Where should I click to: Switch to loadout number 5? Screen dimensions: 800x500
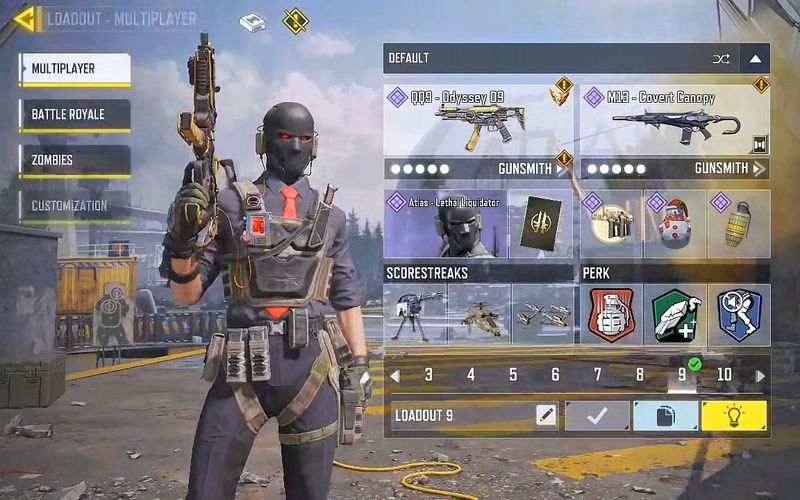(513, 375)
